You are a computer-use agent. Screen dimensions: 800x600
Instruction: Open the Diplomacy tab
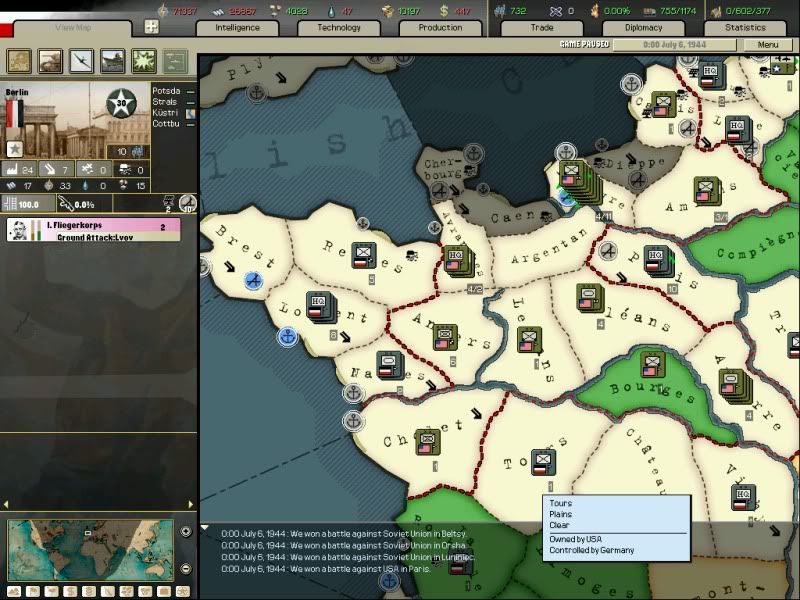pyautogui.click(x=643, y=28)
